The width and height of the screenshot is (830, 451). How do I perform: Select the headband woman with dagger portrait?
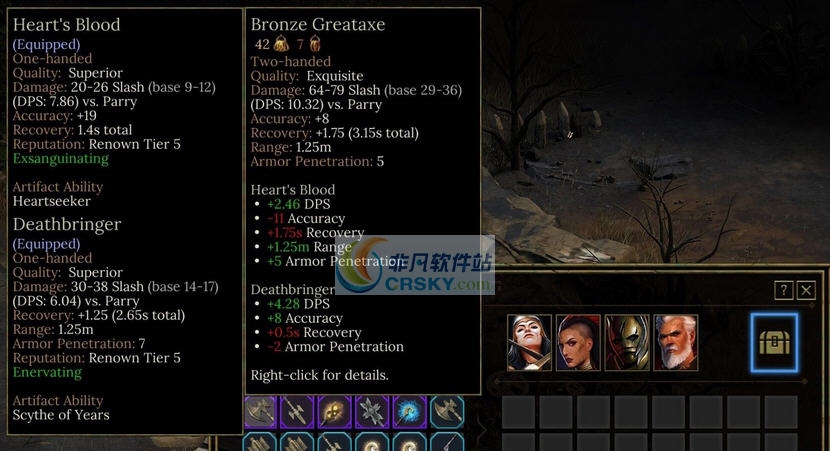529,343
